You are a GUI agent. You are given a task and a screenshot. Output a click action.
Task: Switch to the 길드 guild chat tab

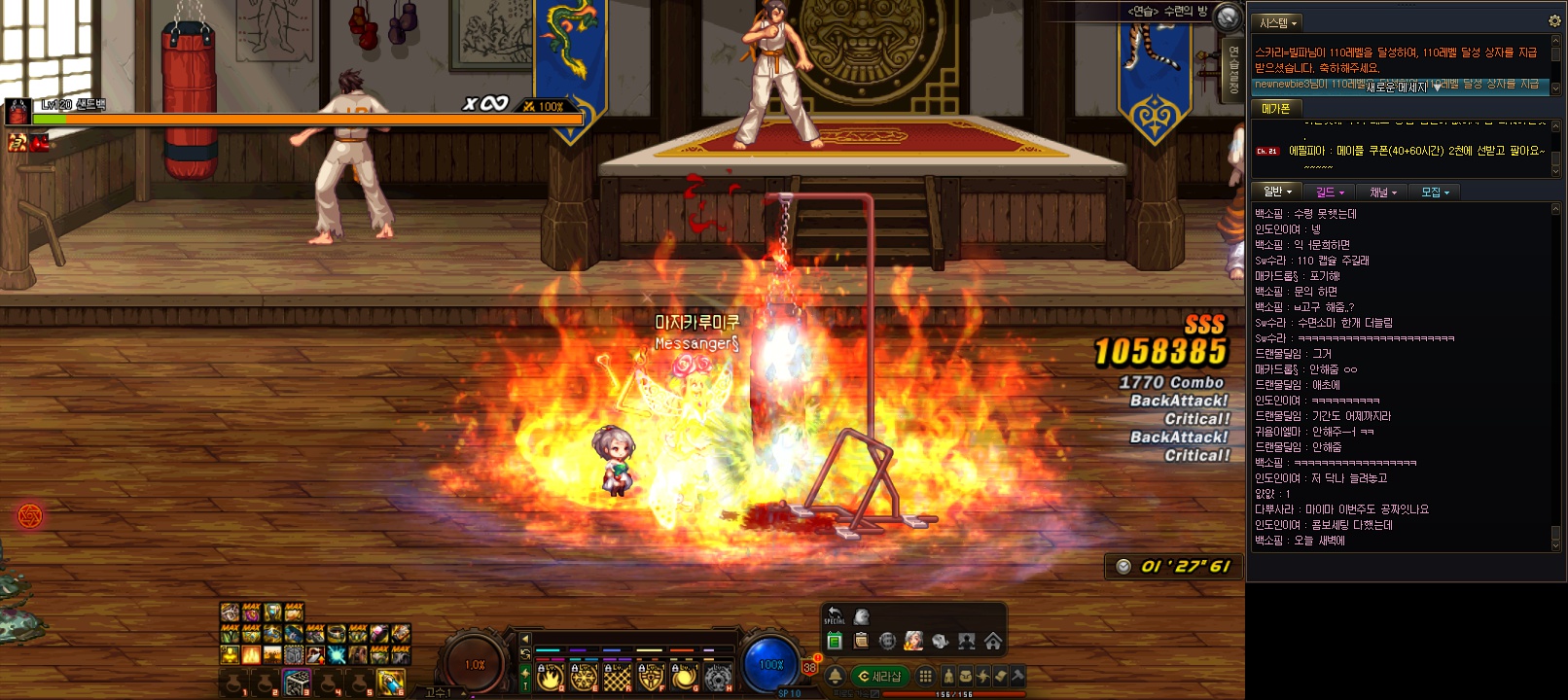pyautogui.click(x=1330, y=192)
